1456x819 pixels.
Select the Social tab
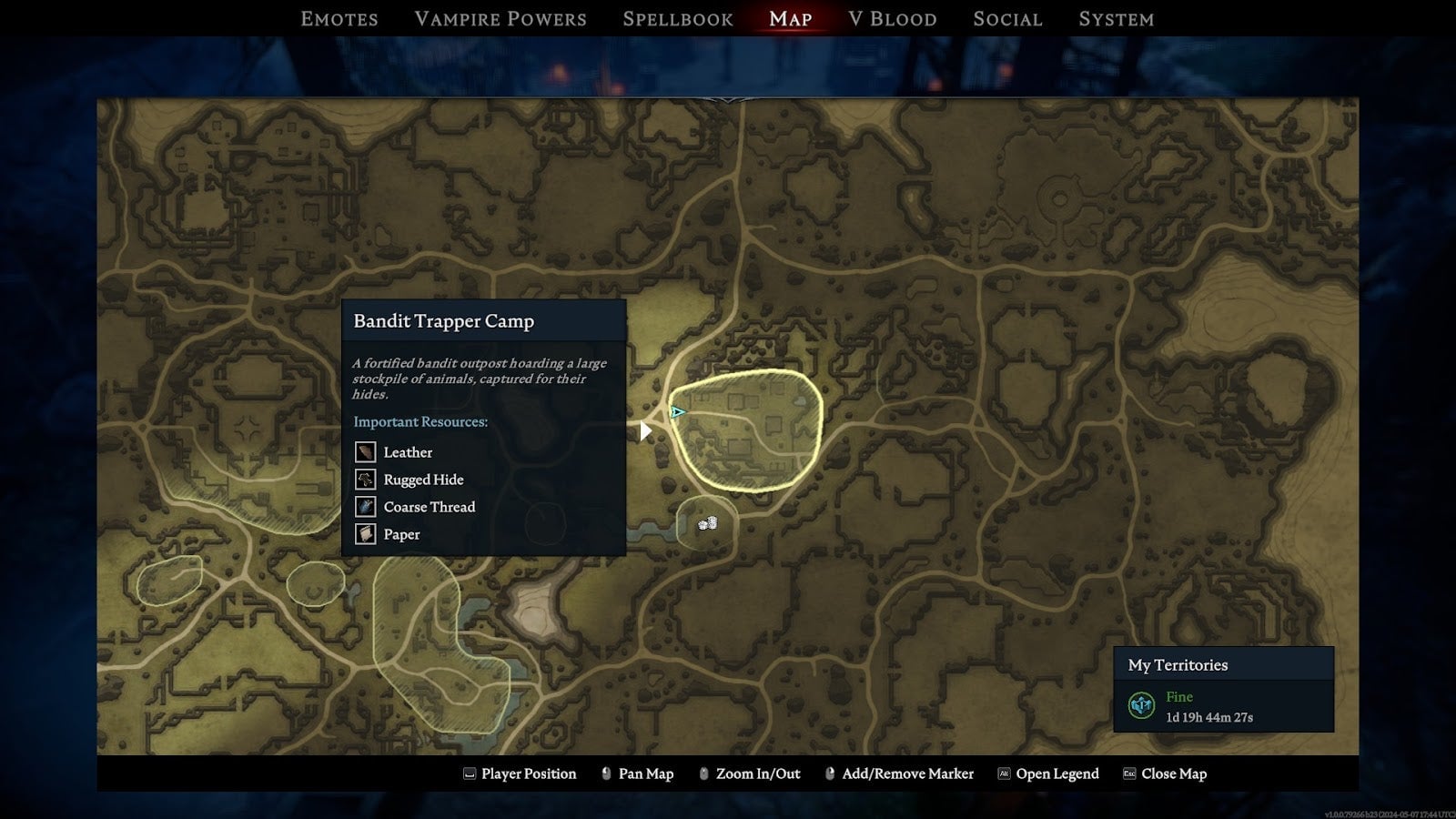point(1007,18)
